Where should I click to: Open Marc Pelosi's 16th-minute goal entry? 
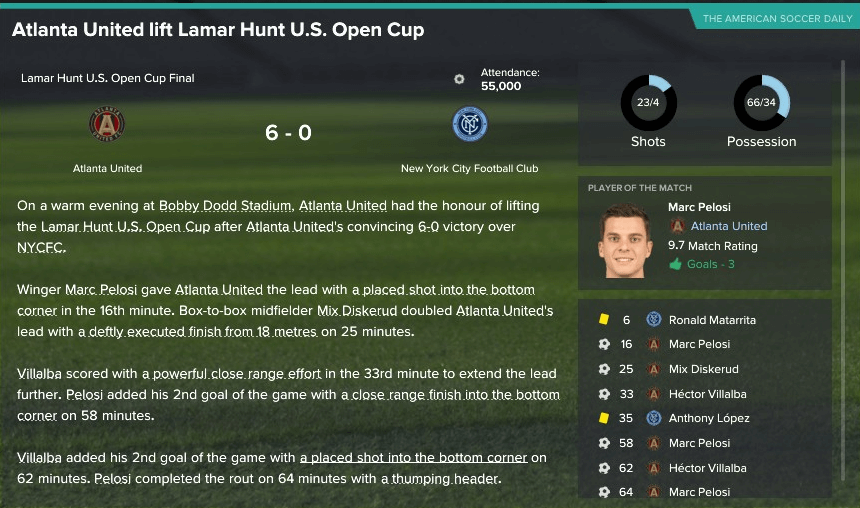point(699,344)
